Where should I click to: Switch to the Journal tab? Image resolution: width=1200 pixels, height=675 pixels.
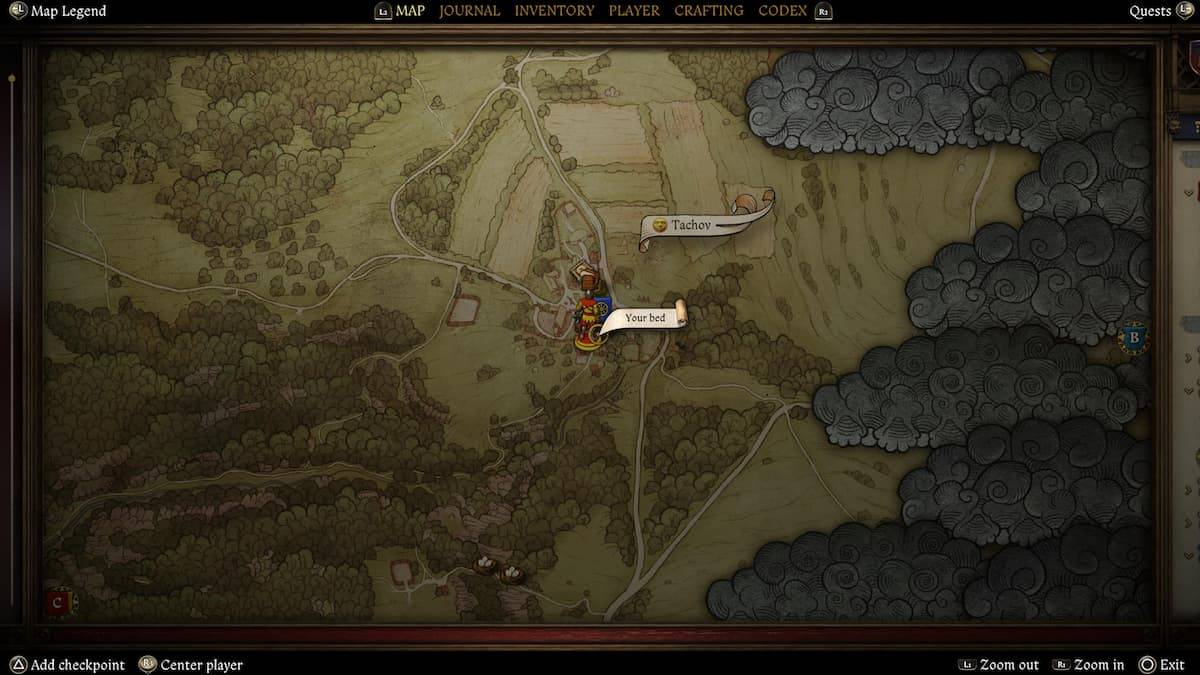469,11
